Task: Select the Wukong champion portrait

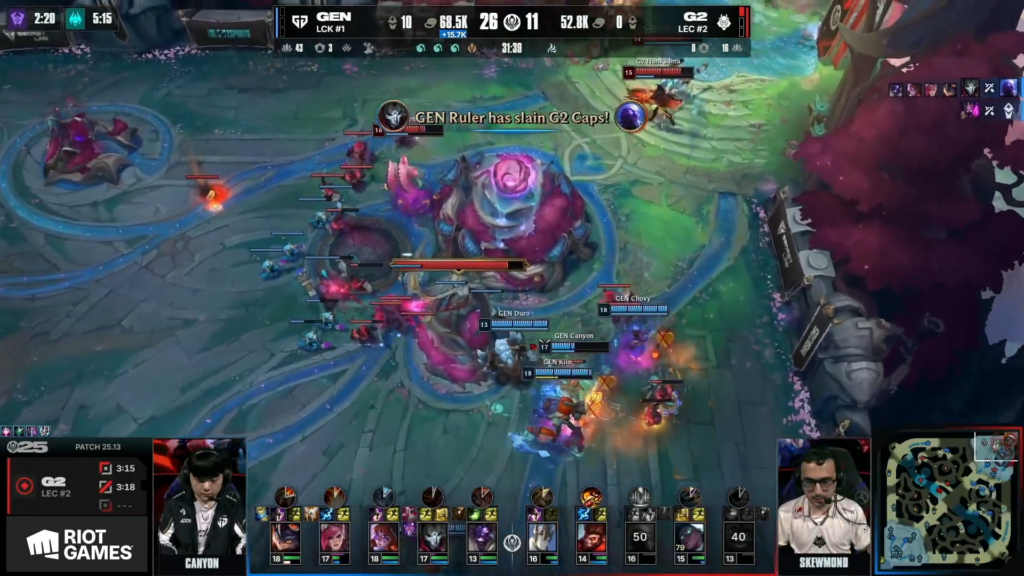Action: (x=592, y=536)
